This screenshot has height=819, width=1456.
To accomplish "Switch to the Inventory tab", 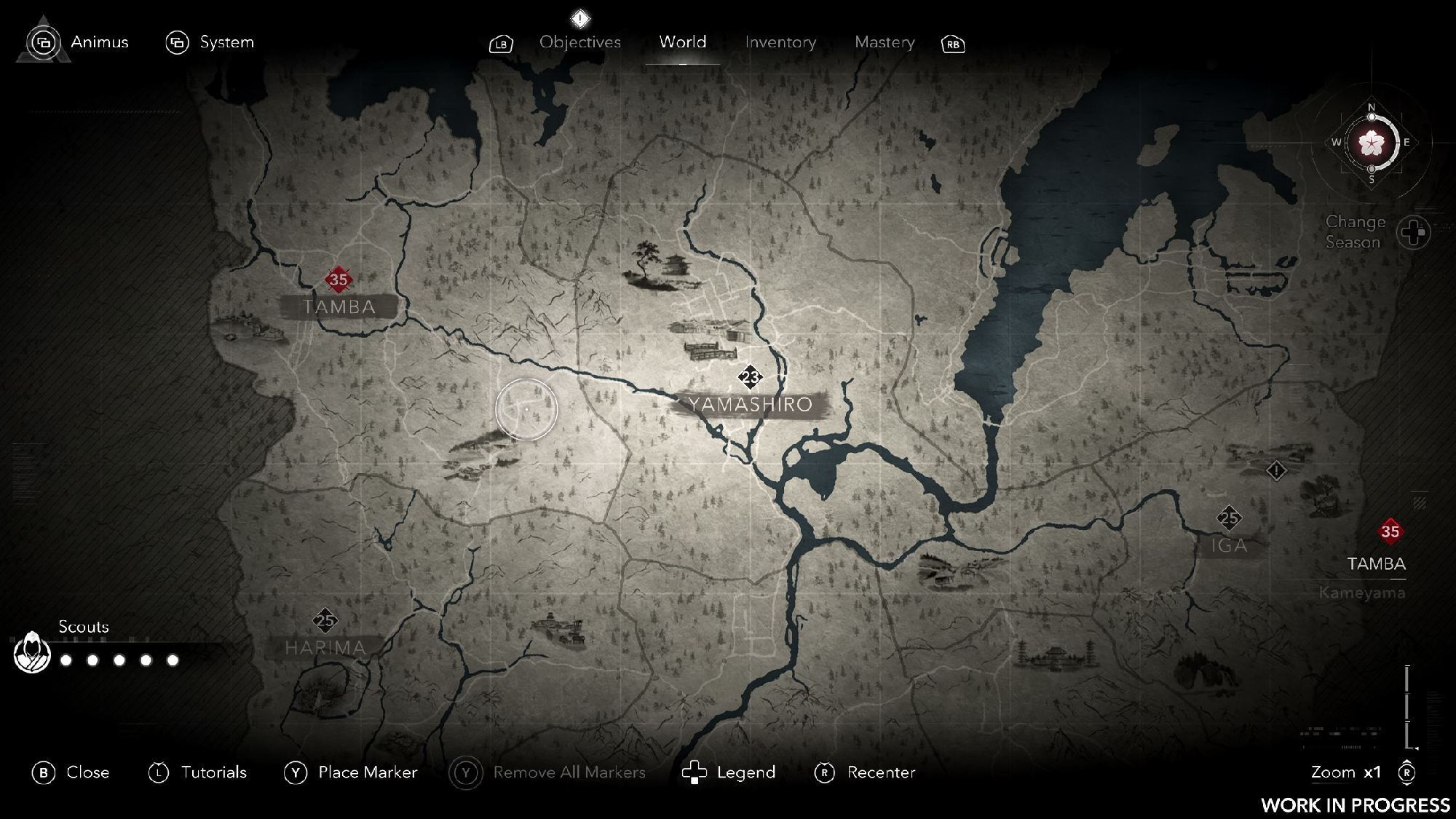I will (780, 42).
